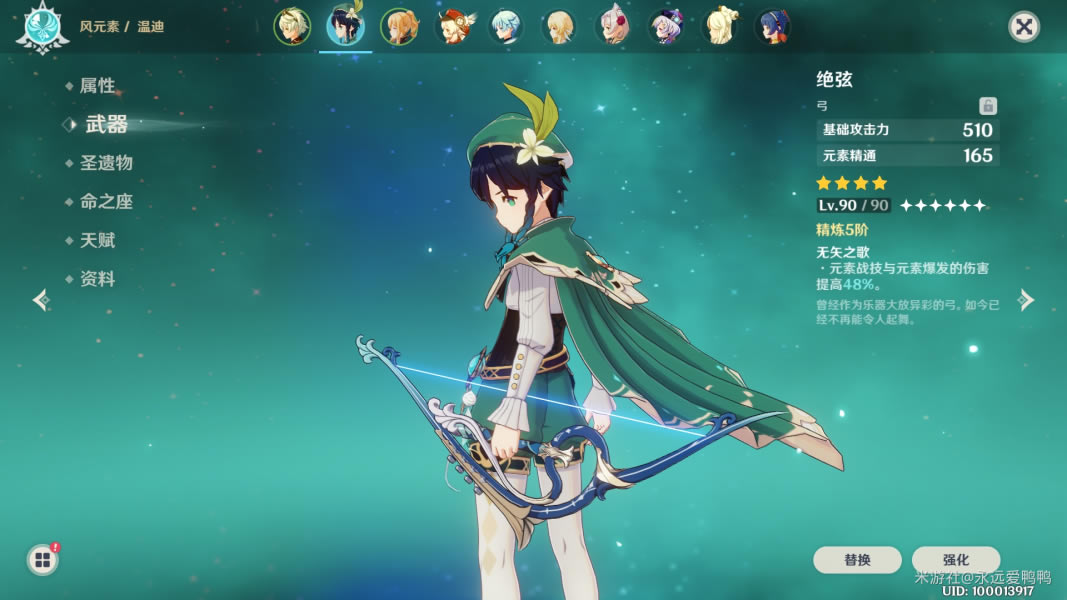Image resolution: width=1067 pixels, height=600 pixels.
Task: Open the 属性 attributes page
Action: (97, 86)
